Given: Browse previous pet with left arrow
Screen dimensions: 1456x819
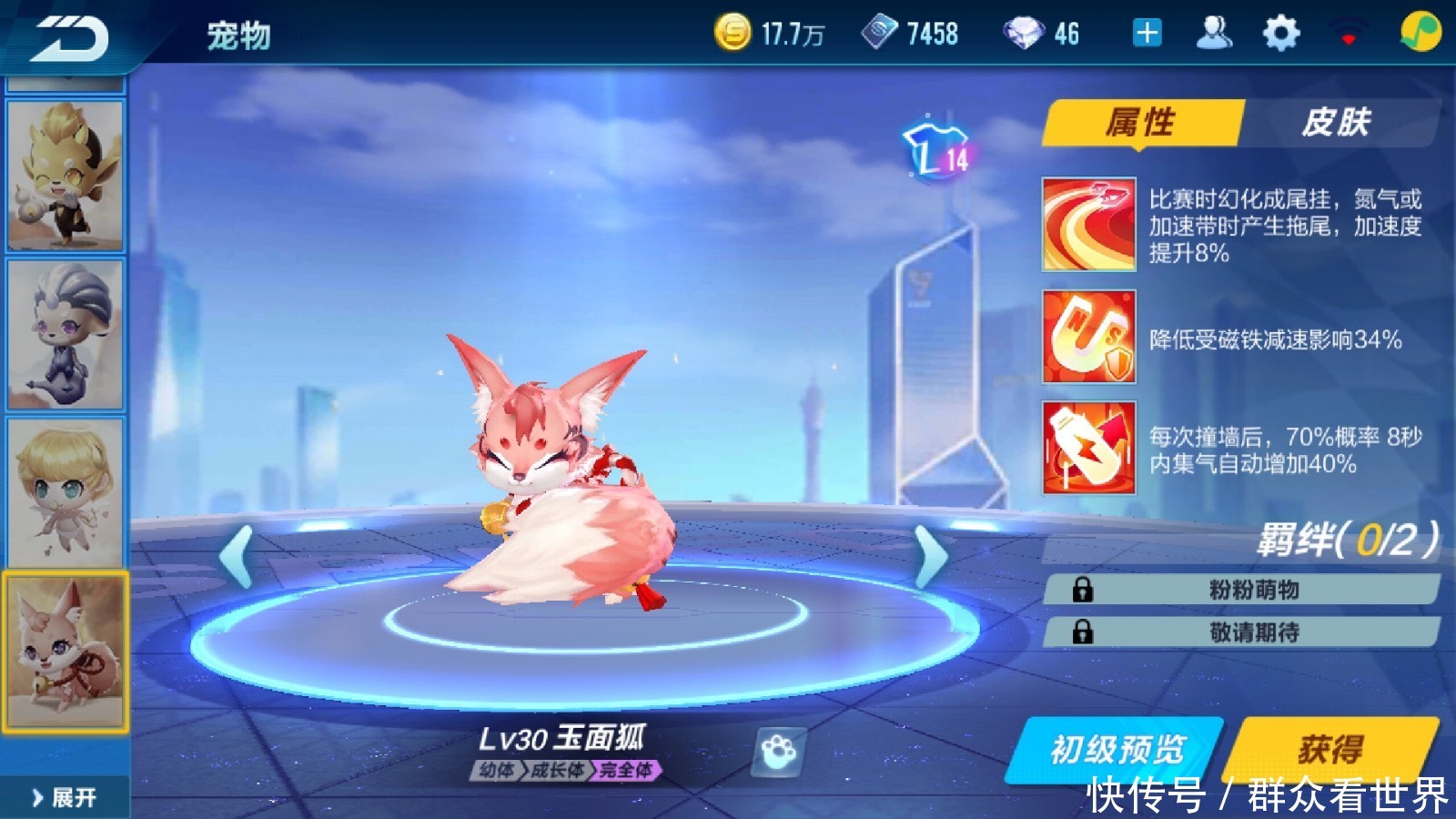Looking at the screenshot, I should point(235,556).
